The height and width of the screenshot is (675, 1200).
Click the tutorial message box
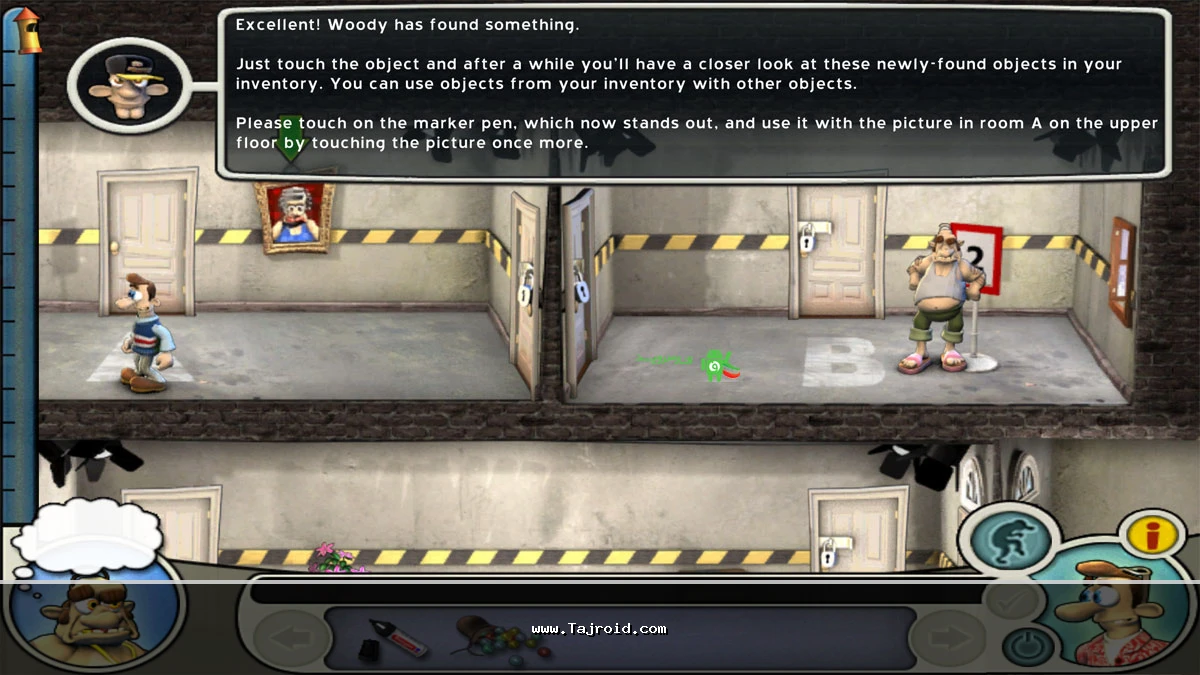[694, 93]
